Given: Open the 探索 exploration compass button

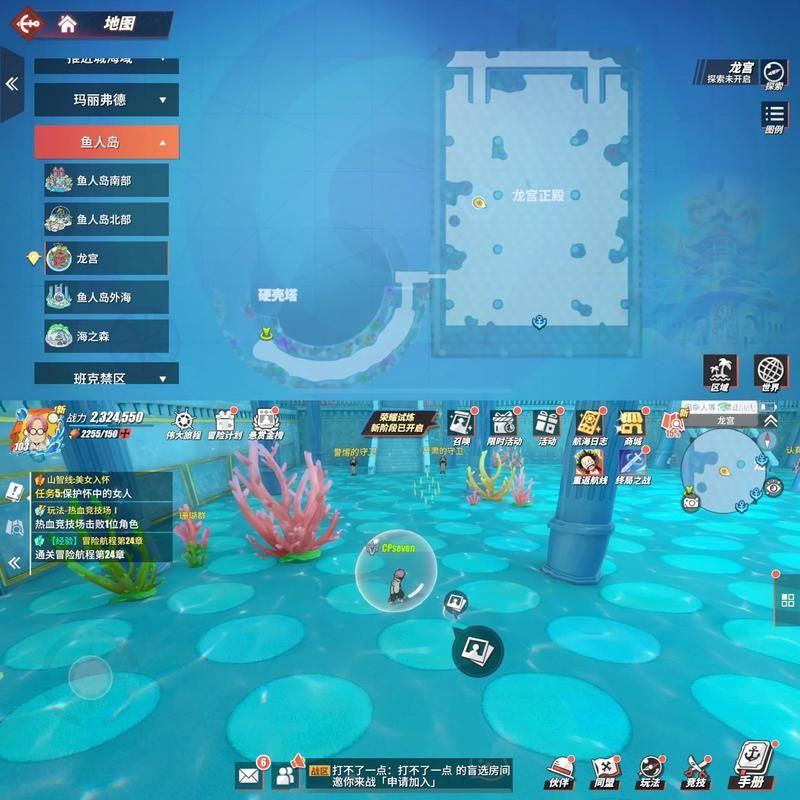Looking at the screenshot, I should tap(774, 74).
